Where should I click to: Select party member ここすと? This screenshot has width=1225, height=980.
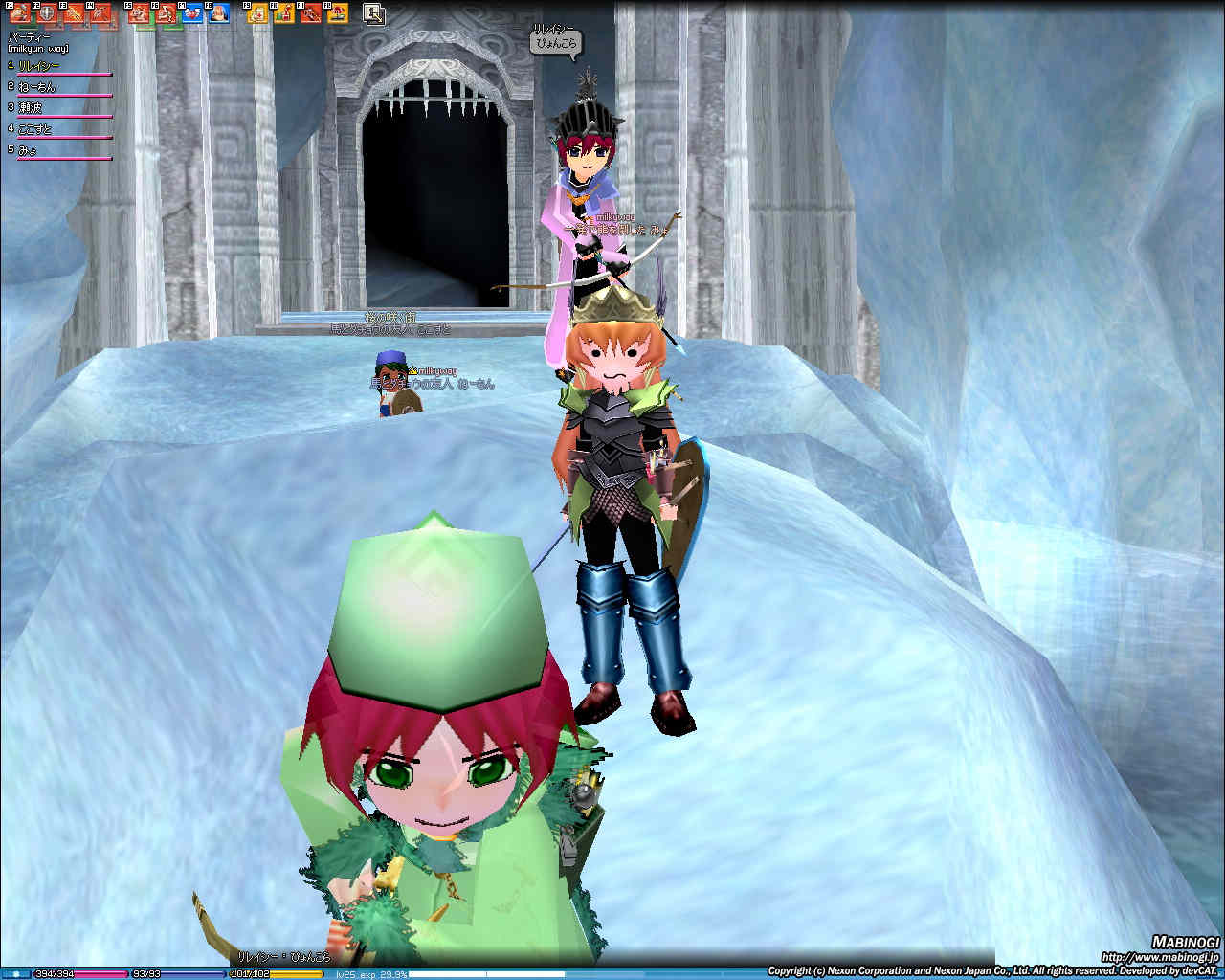35,129
